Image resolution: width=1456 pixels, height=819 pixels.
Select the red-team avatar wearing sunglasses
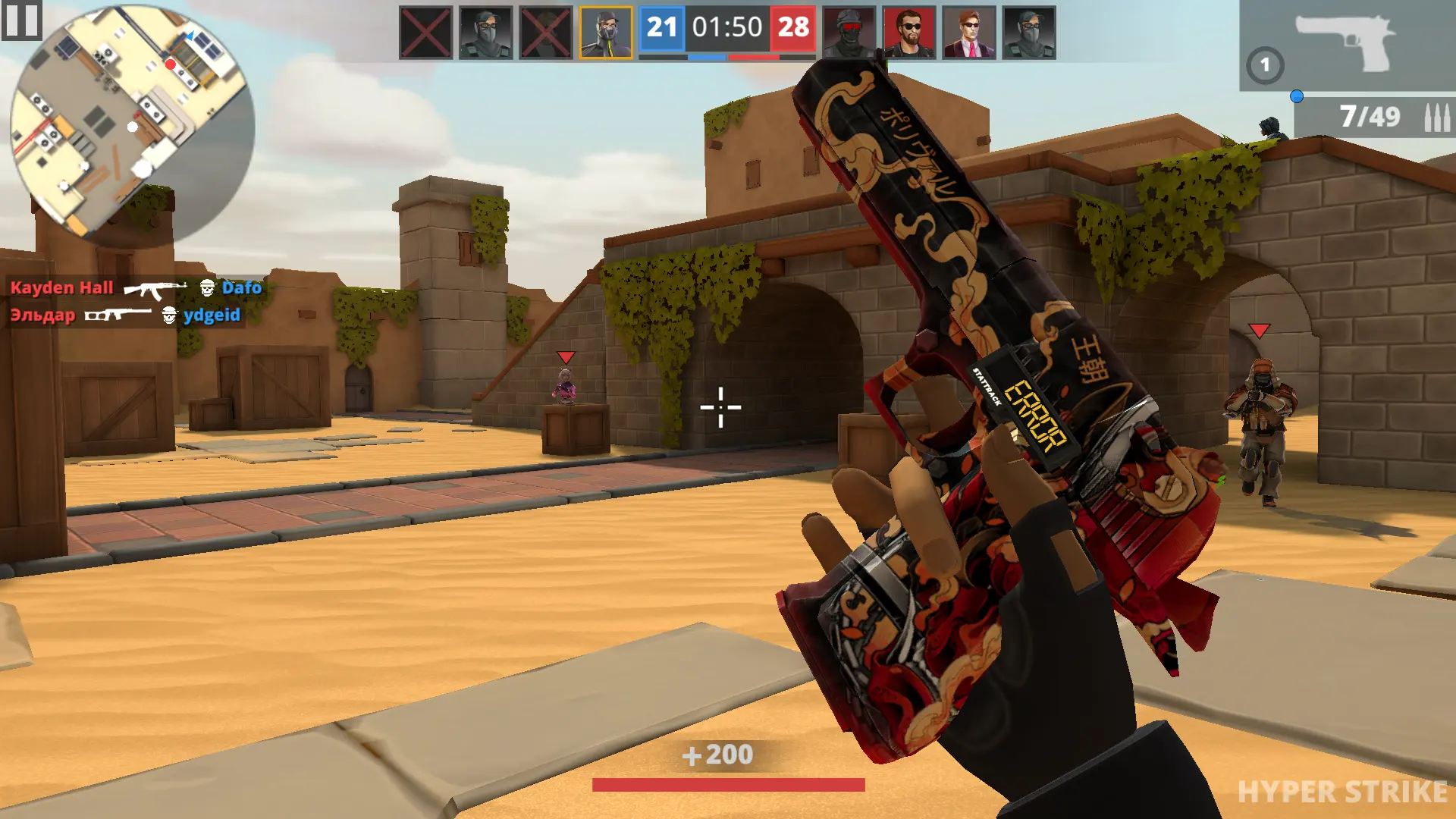[x=908, y=32]
